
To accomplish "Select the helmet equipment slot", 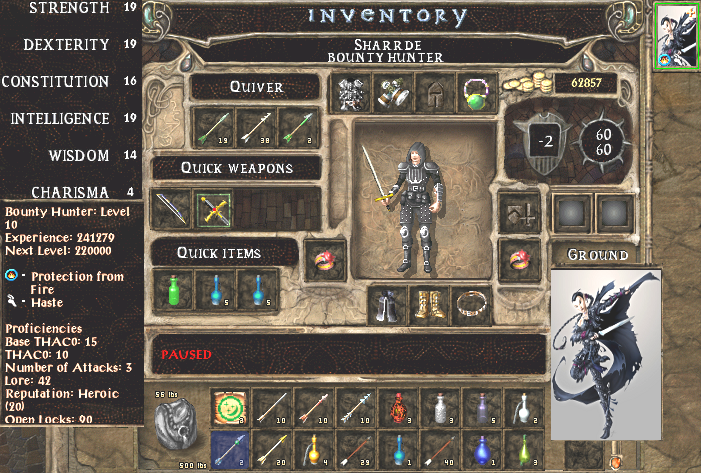I will point(431,92).
